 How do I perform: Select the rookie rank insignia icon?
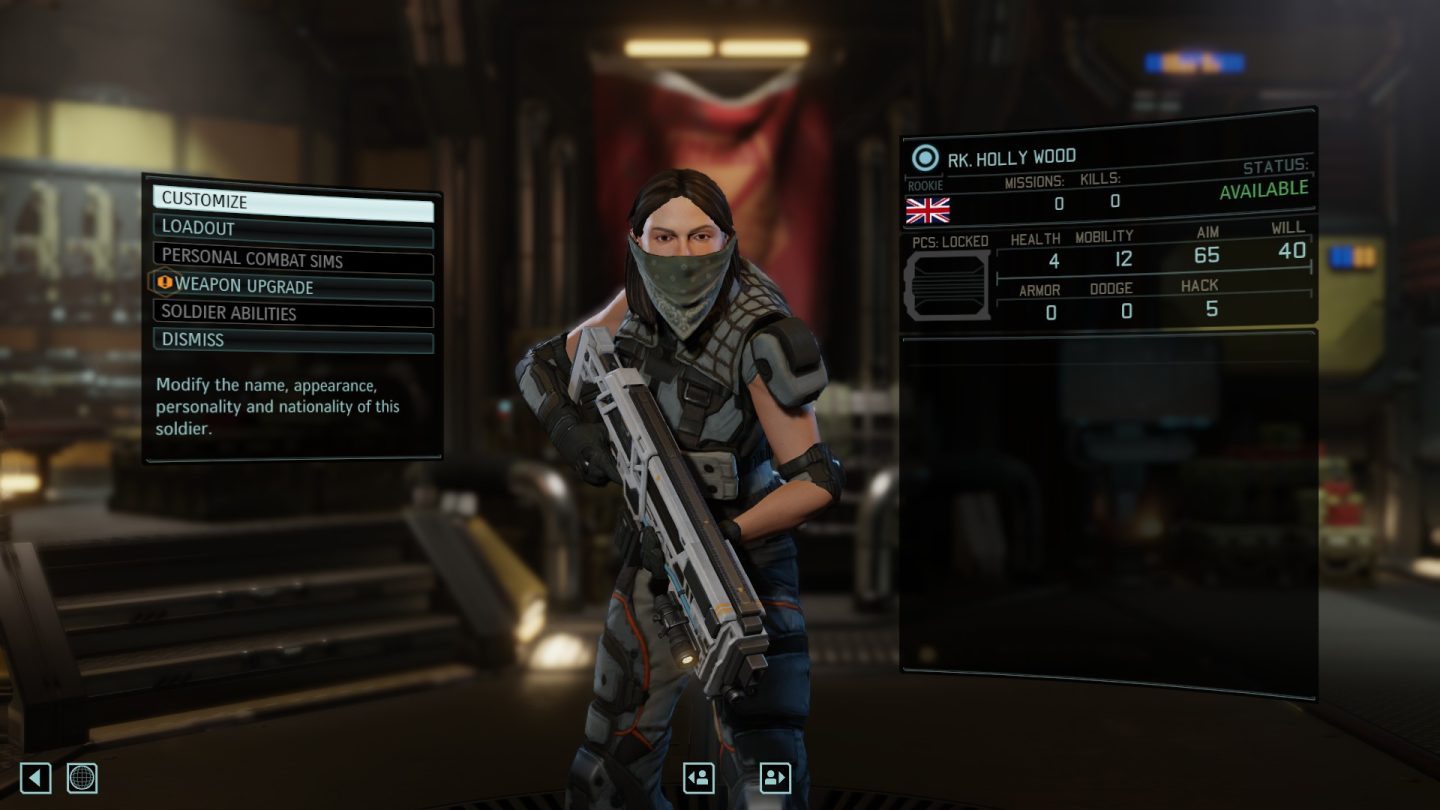click(925, 186)
